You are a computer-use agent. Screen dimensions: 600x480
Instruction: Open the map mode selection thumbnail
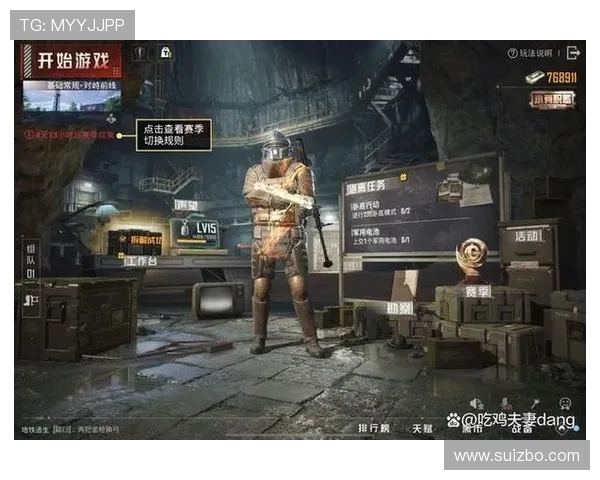(72, 95)
